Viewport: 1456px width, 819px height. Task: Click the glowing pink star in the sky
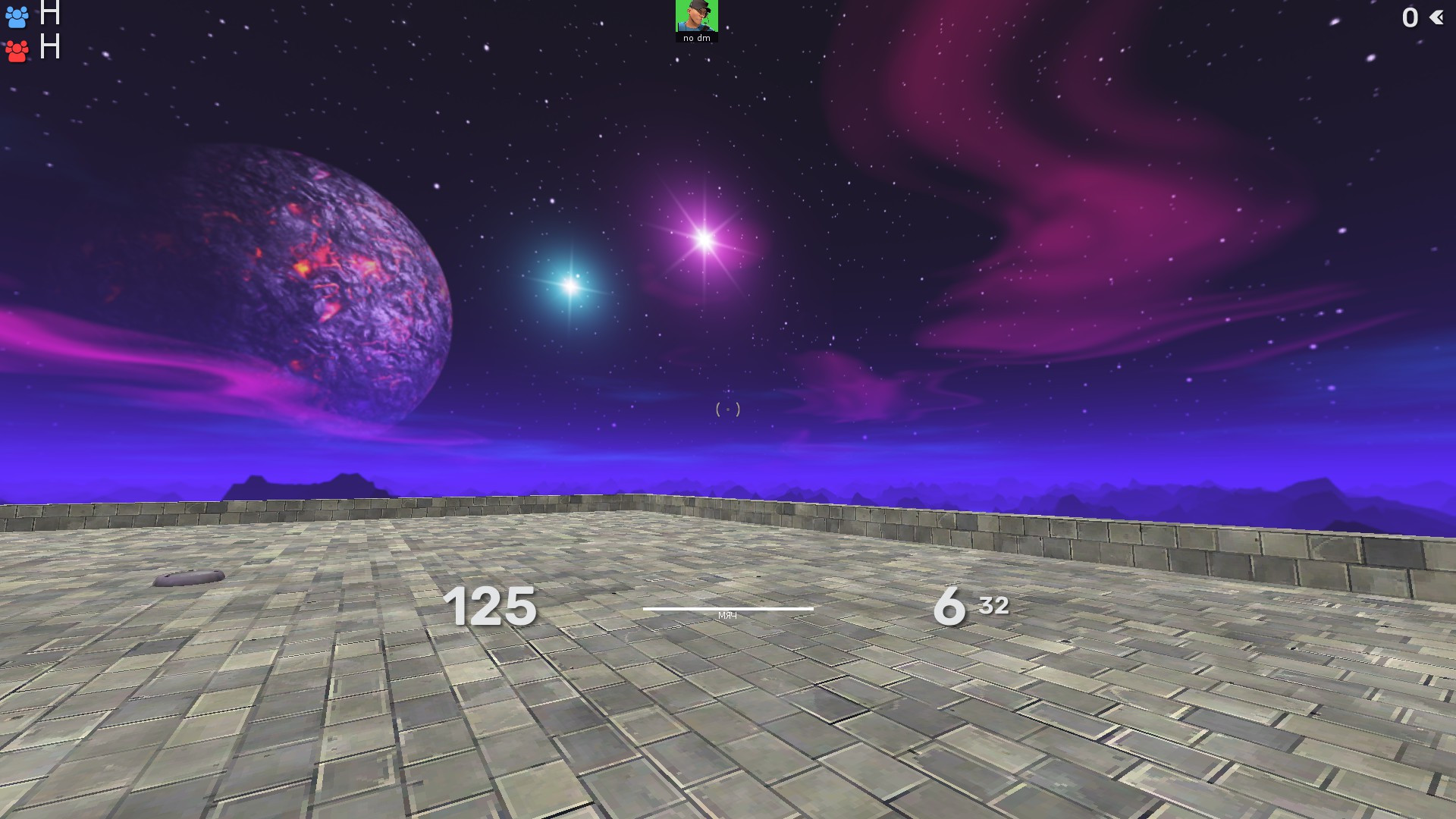tap(704, 237)
